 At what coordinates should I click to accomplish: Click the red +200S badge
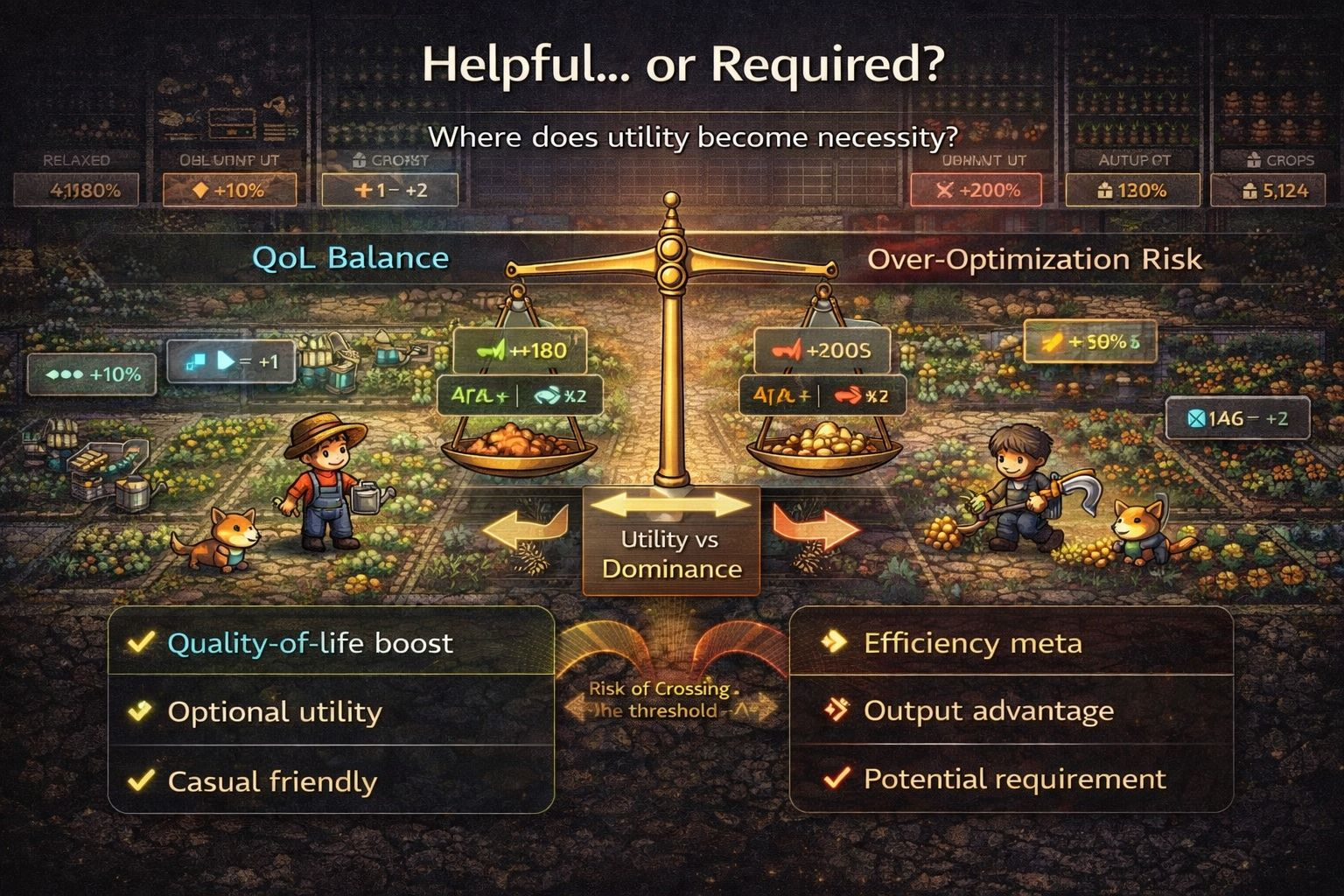822,351
